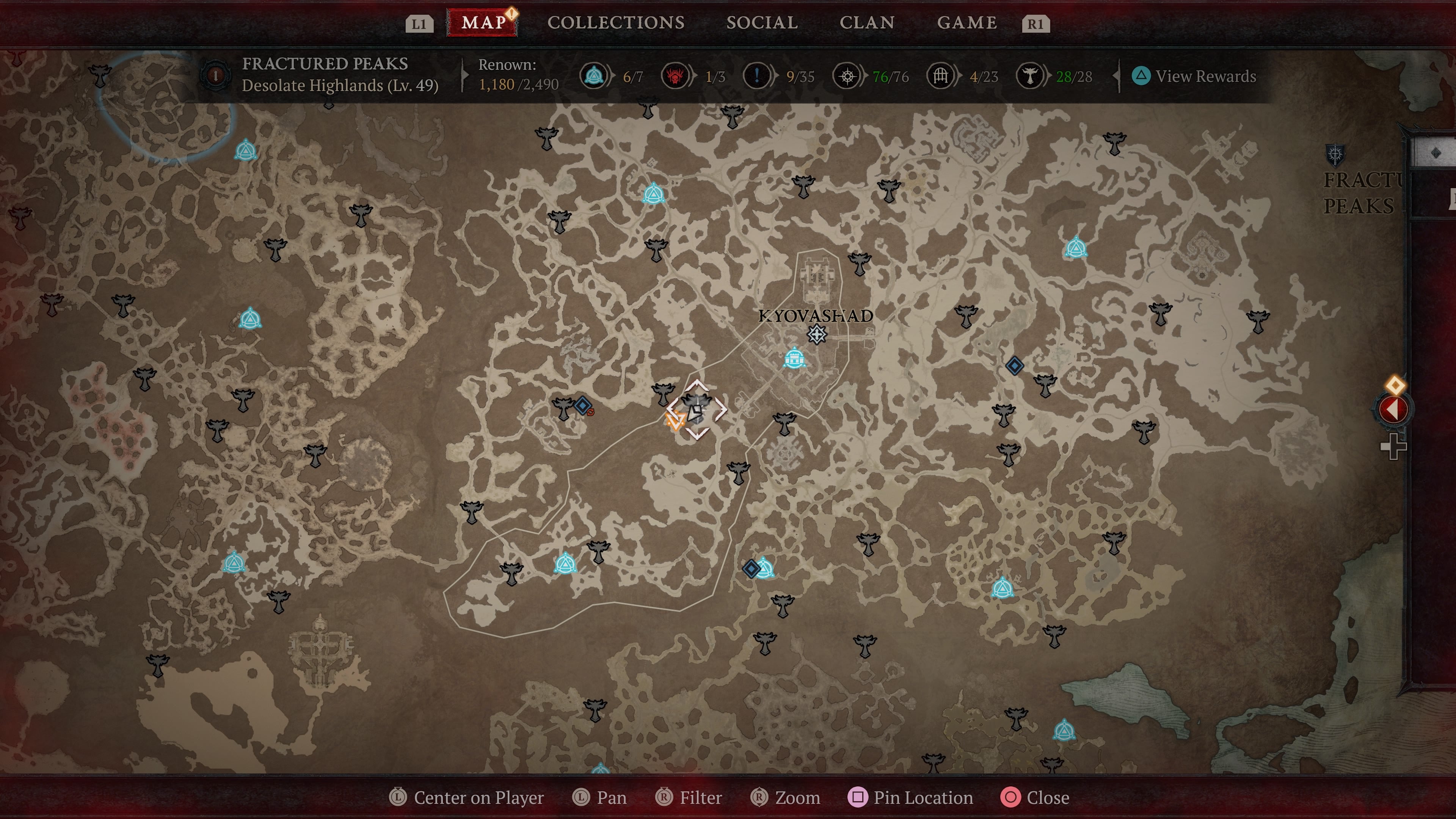Image resolution: width=1456 pixels, height=819 pixels.
Task: Select the player position marker on the map
Action: point(697,413)
